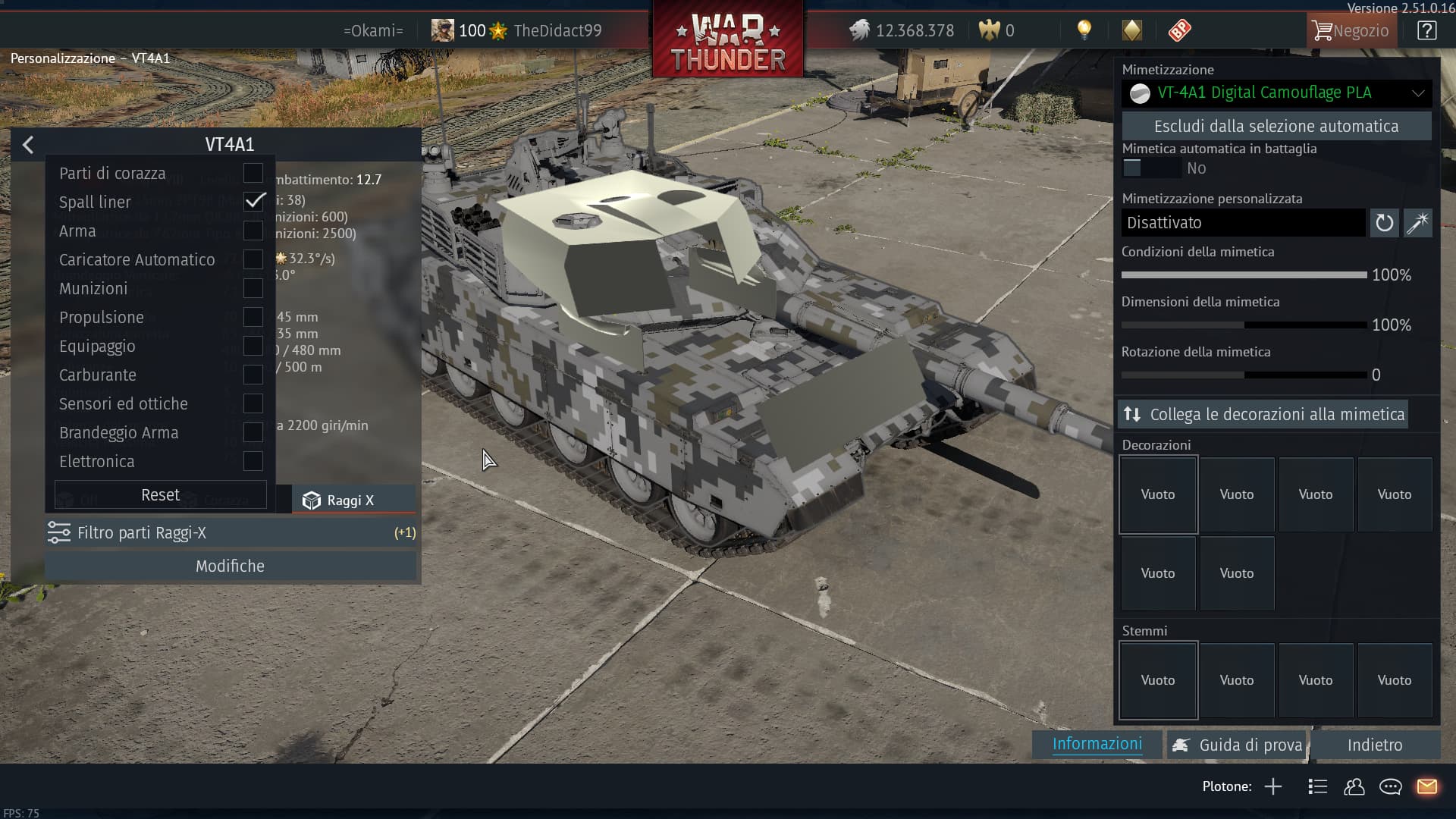Screen dimensions: 1456x819
Task: Adjust the Condizioni della mimetica slider
Action: point(1244,275)
